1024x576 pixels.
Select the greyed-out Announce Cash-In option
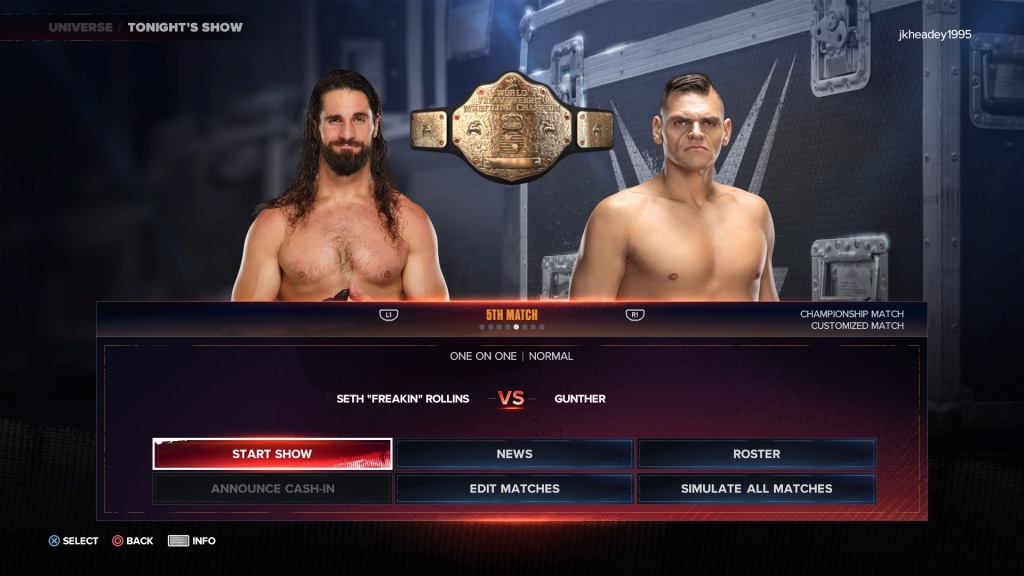pyautogui.click(x=272, y=489)
